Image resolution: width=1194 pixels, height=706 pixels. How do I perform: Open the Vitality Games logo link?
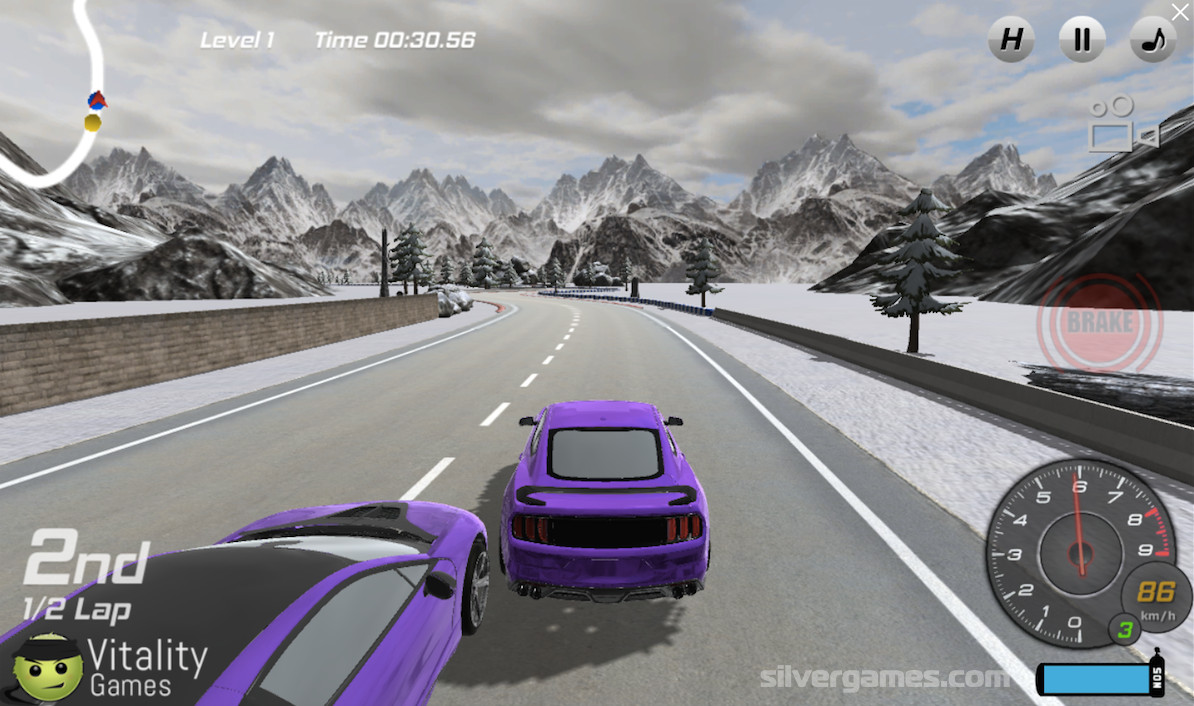pos(110,665)
